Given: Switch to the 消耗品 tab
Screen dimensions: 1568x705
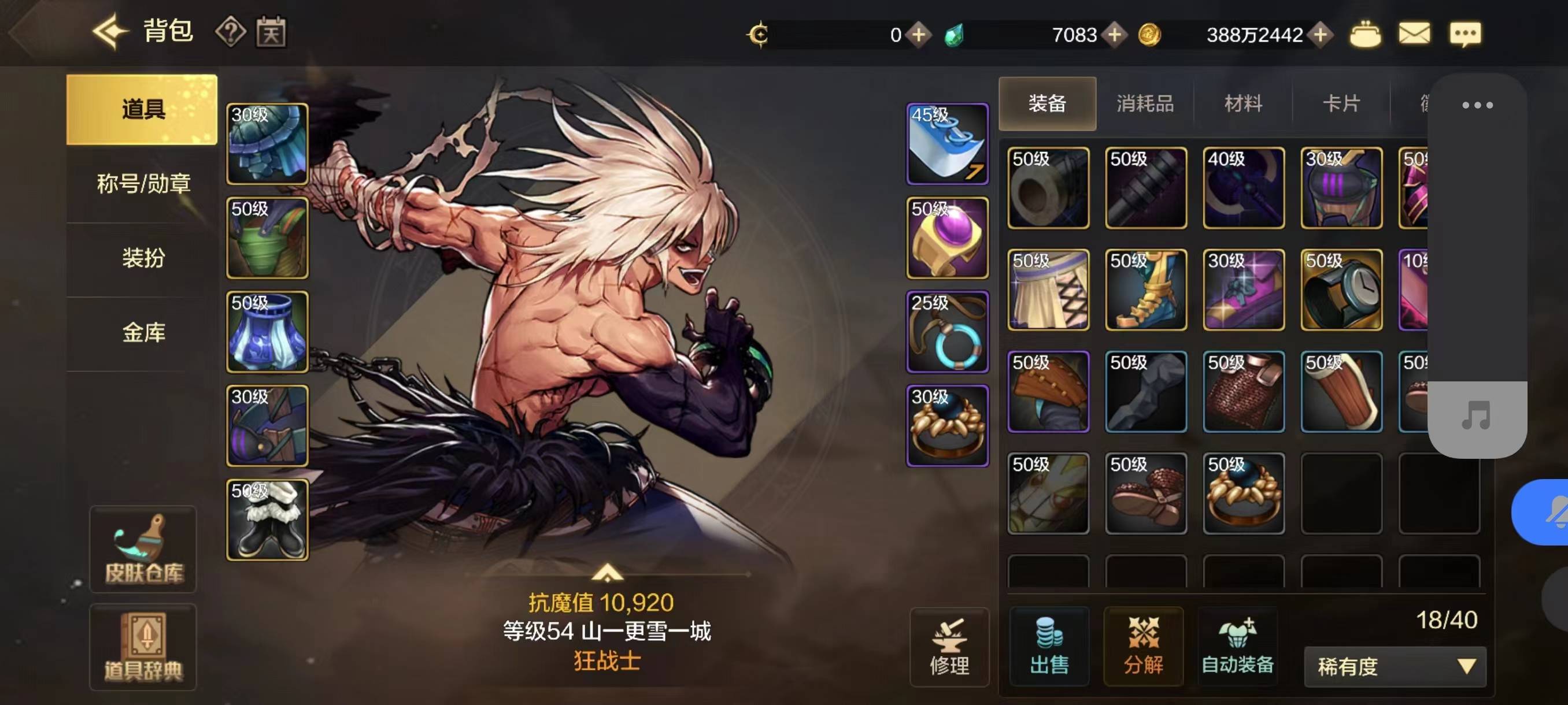Looking at the screenshot, I should click(1144, 103).
